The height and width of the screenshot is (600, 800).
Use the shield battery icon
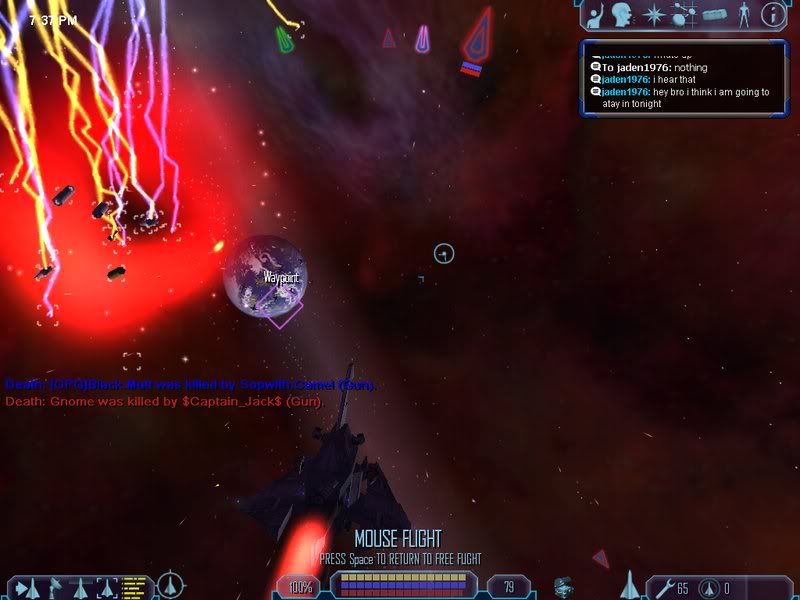(x=708, y=587)
